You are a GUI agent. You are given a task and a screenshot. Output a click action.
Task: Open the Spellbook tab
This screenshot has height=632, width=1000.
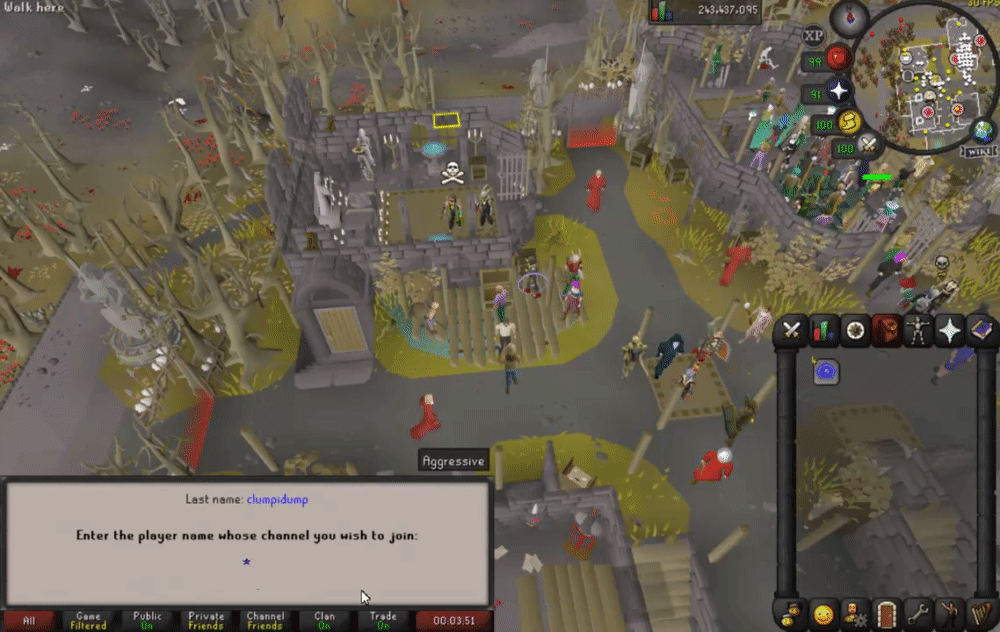[x=980, y=329]
